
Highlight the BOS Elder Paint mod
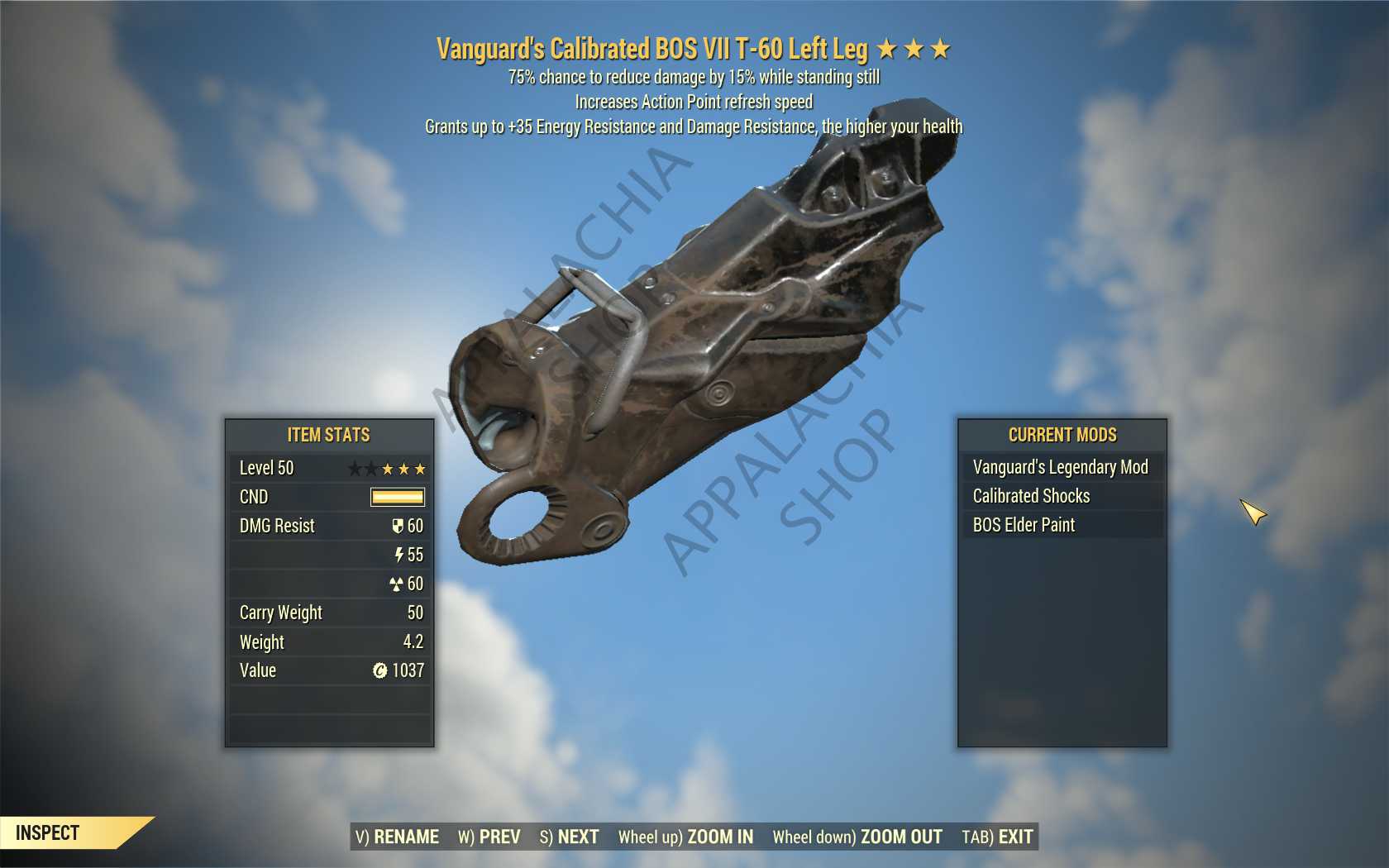coord(1024,525)
